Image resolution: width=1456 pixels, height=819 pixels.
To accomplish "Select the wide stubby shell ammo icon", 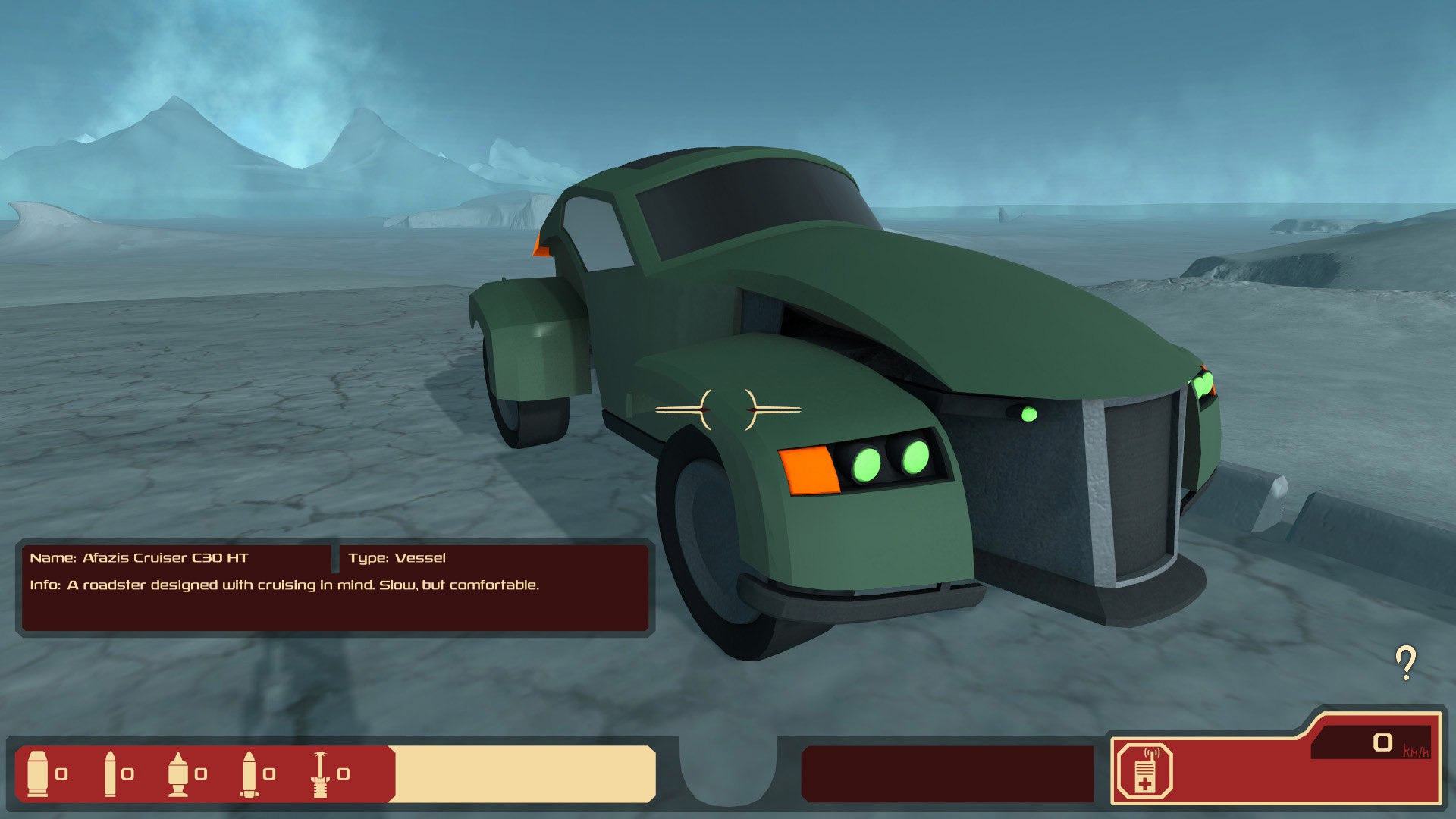I will pyautogui.click(x=37, y=773).
